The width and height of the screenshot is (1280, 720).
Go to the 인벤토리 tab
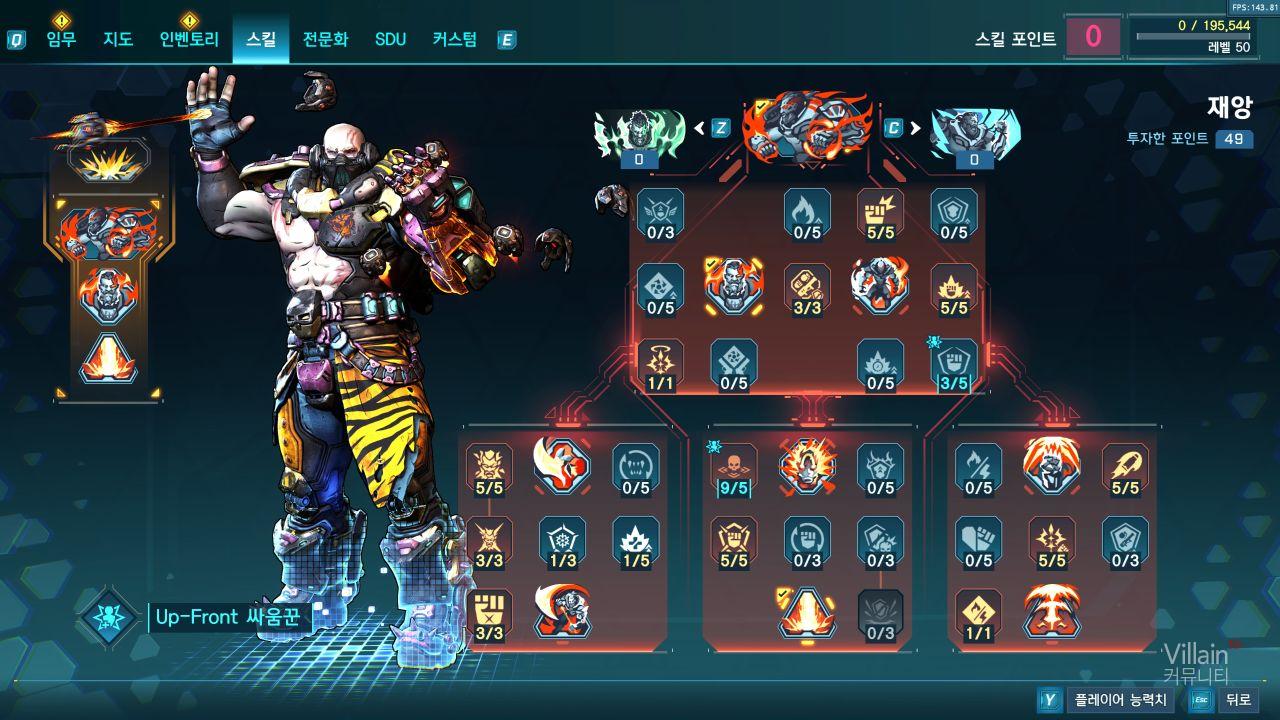pyautogui.click(x=189, y=40)
